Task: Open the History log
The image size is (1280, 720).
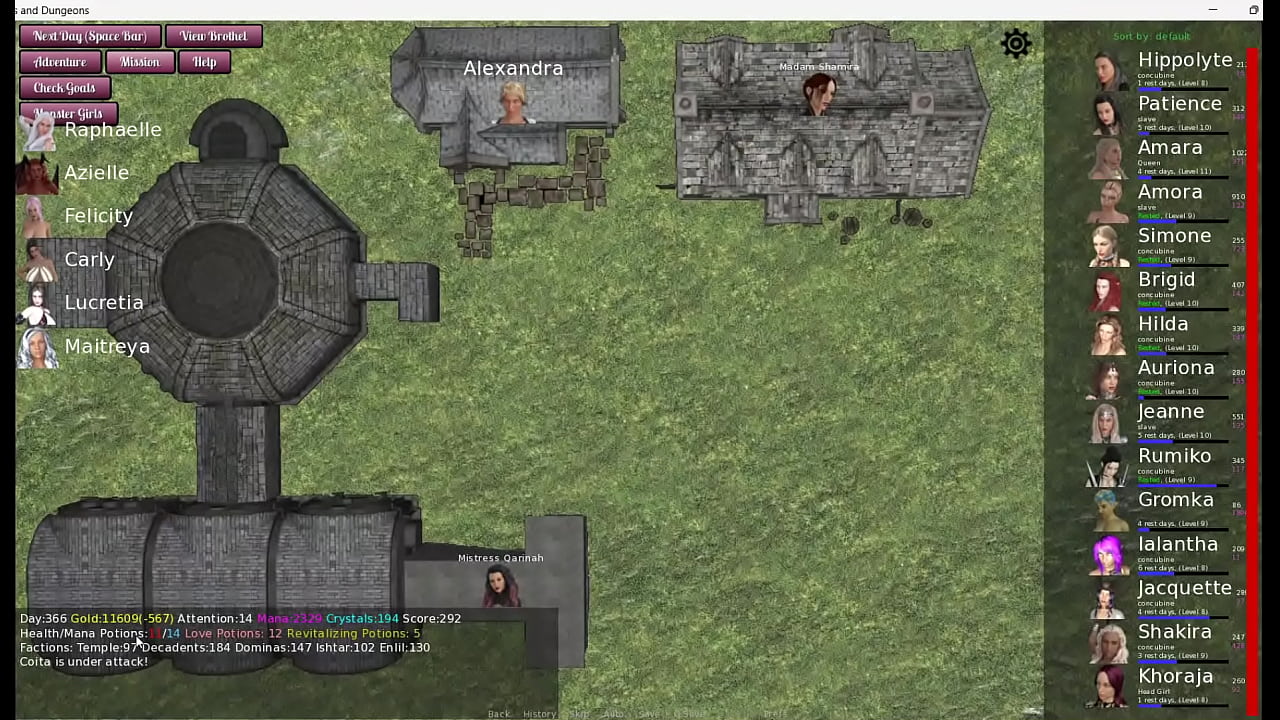Action: pos(539,714)
